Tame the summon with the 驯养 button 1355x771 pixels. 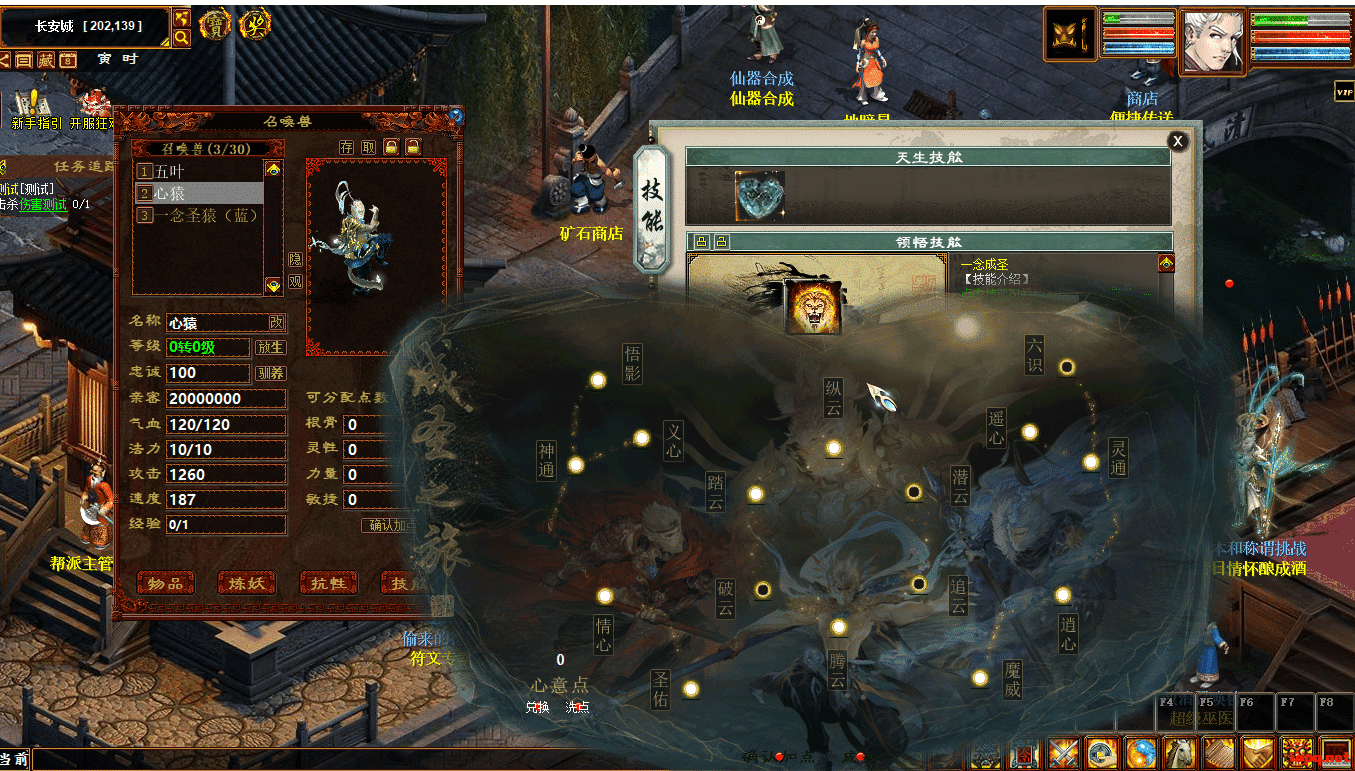(x=270, y=373)
